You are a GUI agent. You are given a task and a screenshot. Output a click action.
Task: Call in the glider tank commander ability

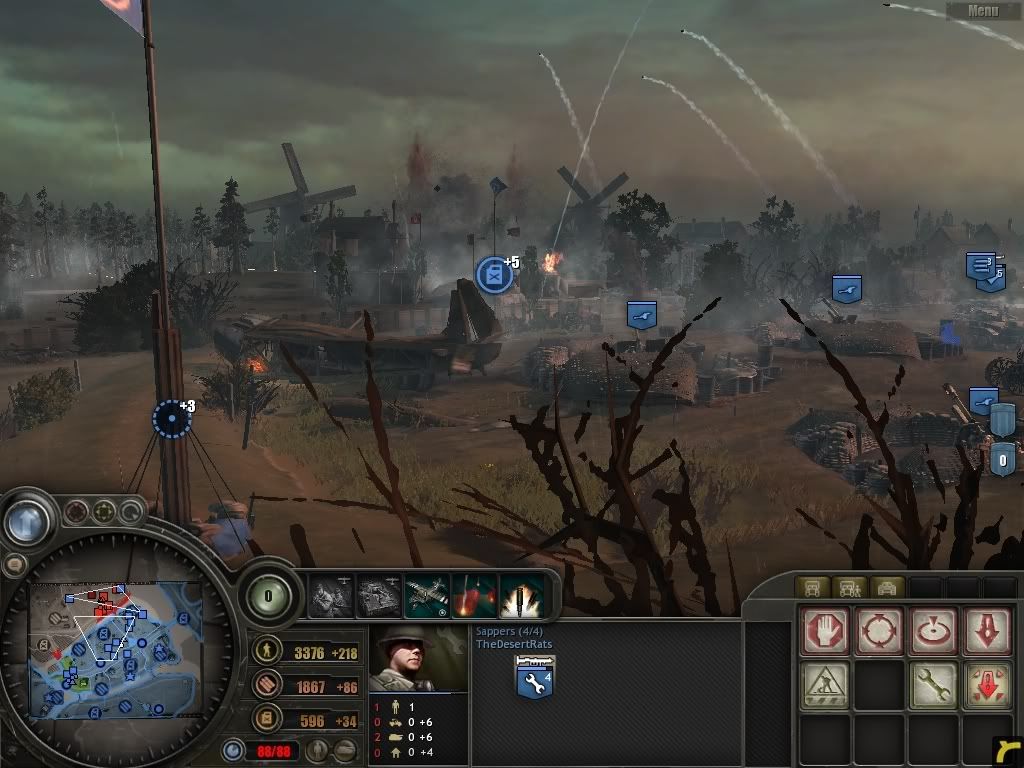tap(379, 596)
